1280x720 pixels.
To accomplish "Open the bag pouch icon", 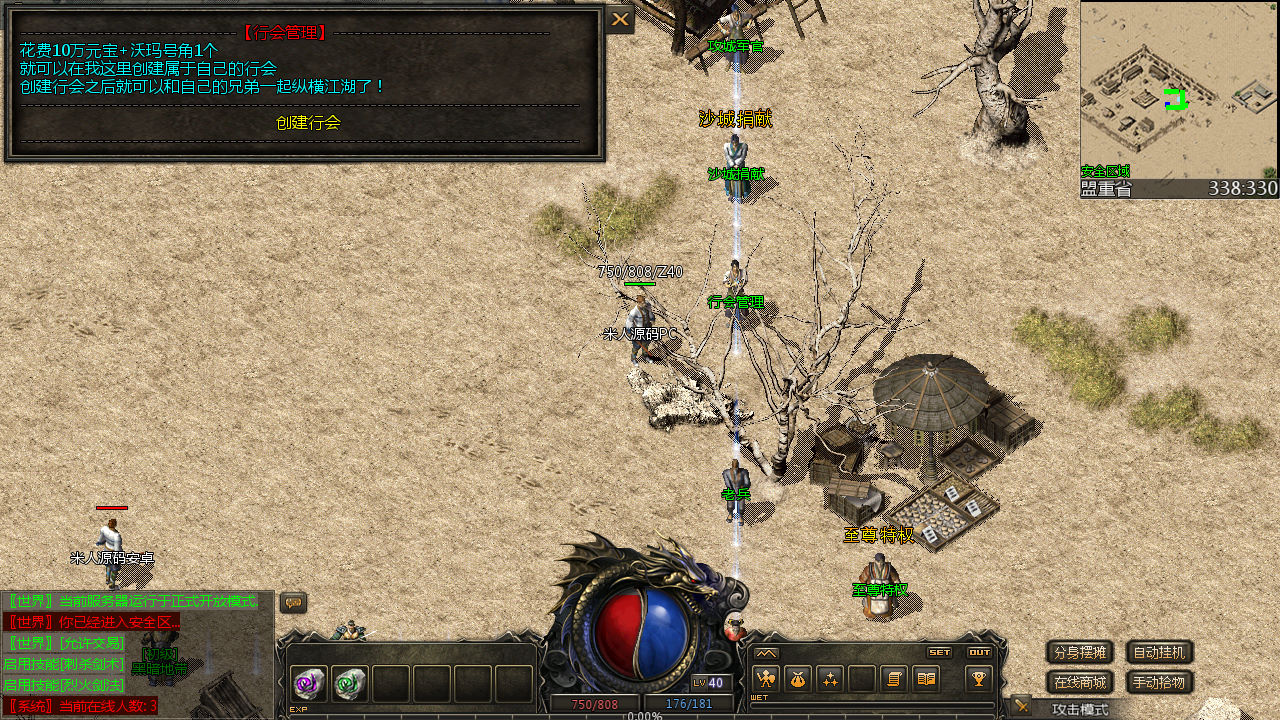I will click(x=797, y=679).
